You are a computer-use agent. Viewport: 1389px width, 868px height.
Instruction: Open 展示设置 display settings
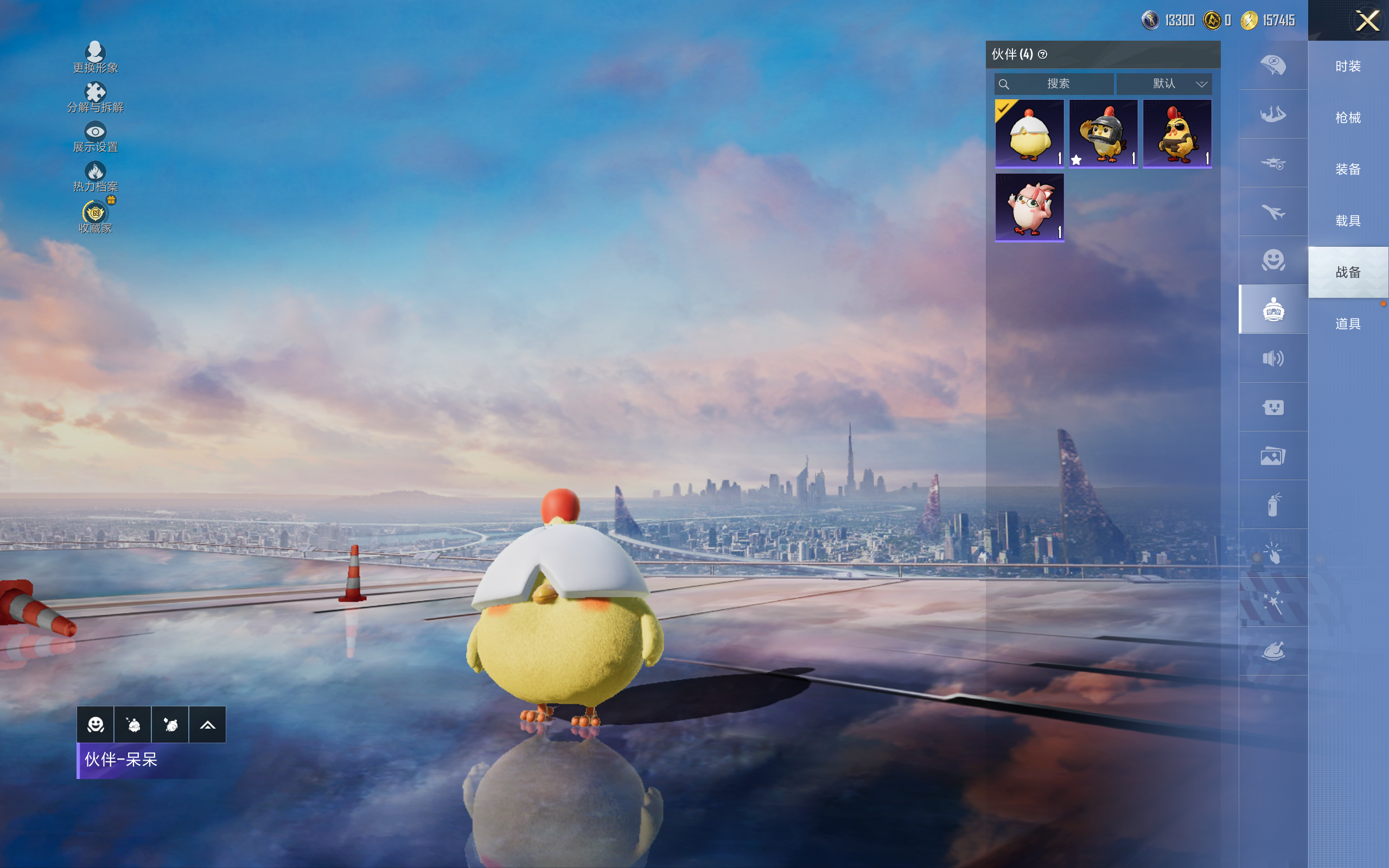point(95,137)
